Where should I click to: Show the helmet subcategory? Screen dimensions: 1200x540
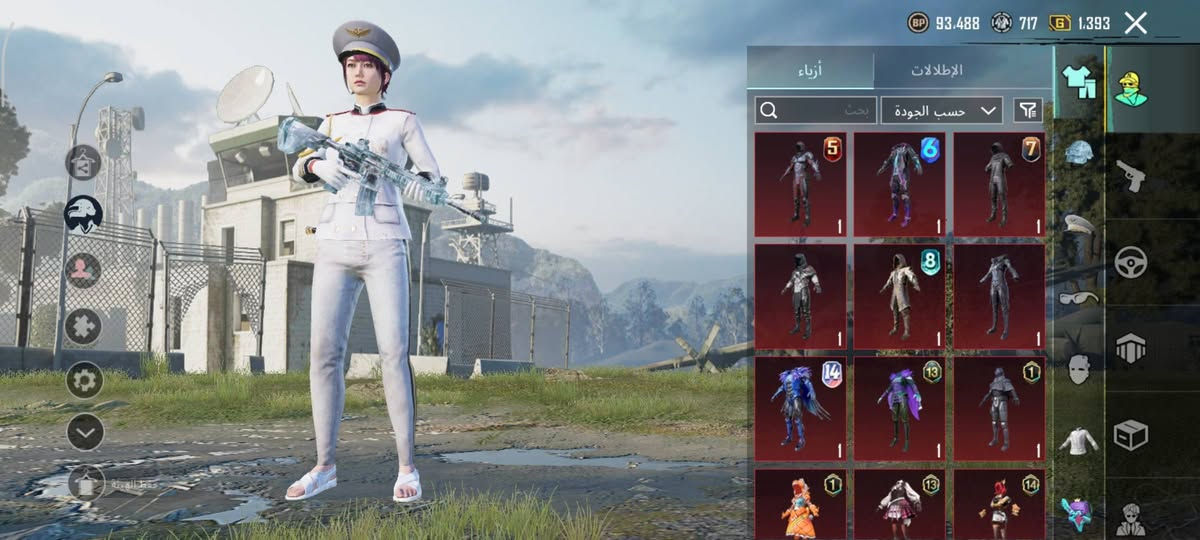[1078, 153]
